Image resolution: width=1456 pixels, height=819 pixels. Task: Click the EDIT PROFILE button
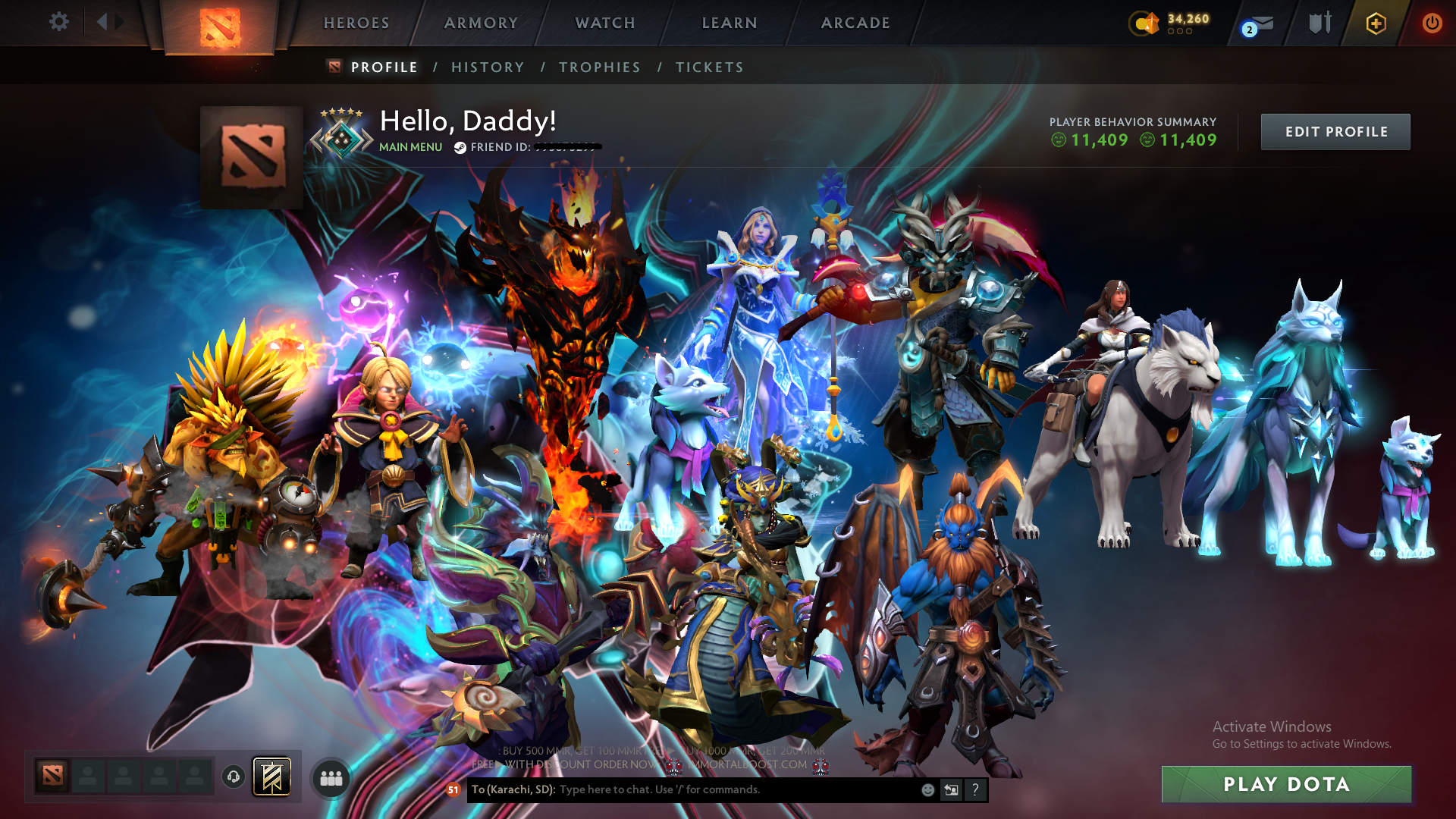[1335, 131]
